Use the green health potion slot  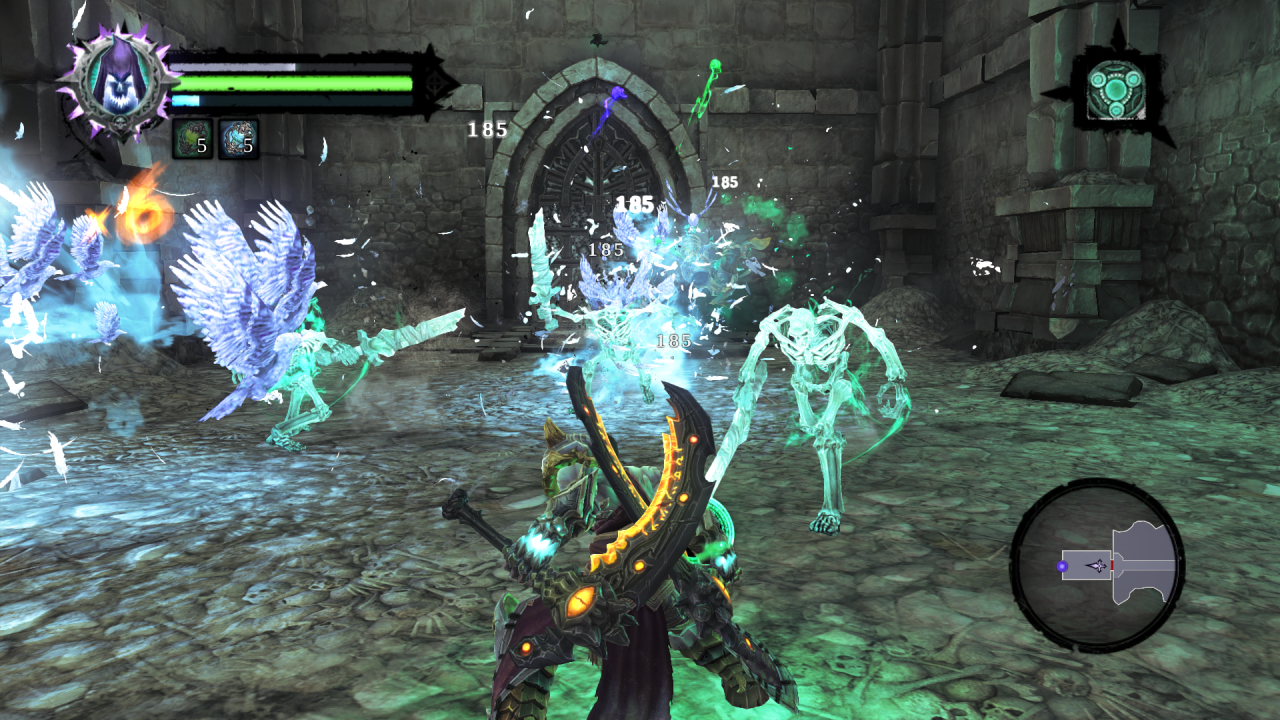click(x=192, y=138)
